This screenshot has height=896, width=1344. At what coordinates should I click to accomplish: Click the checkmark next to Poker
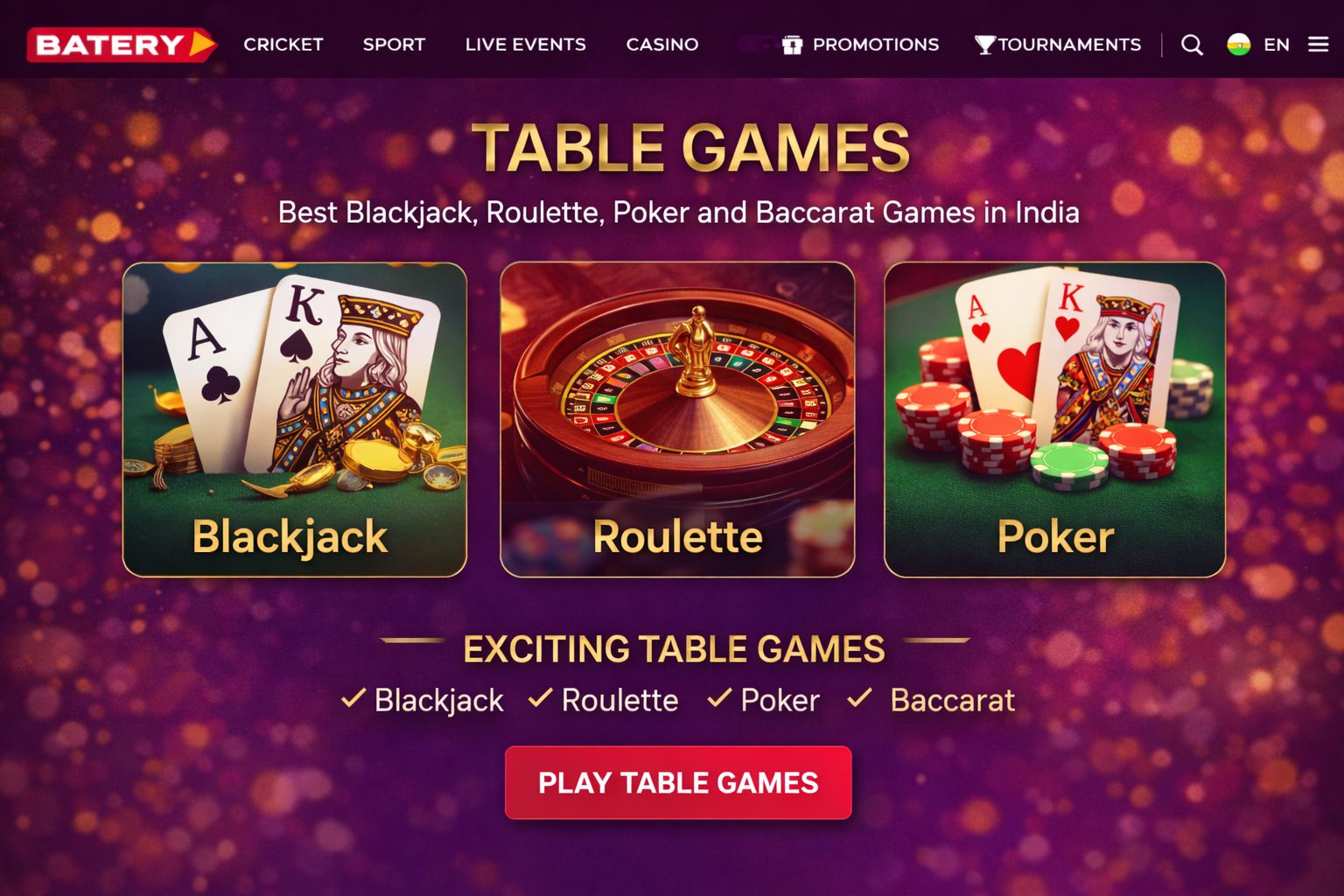coord(719,698)
